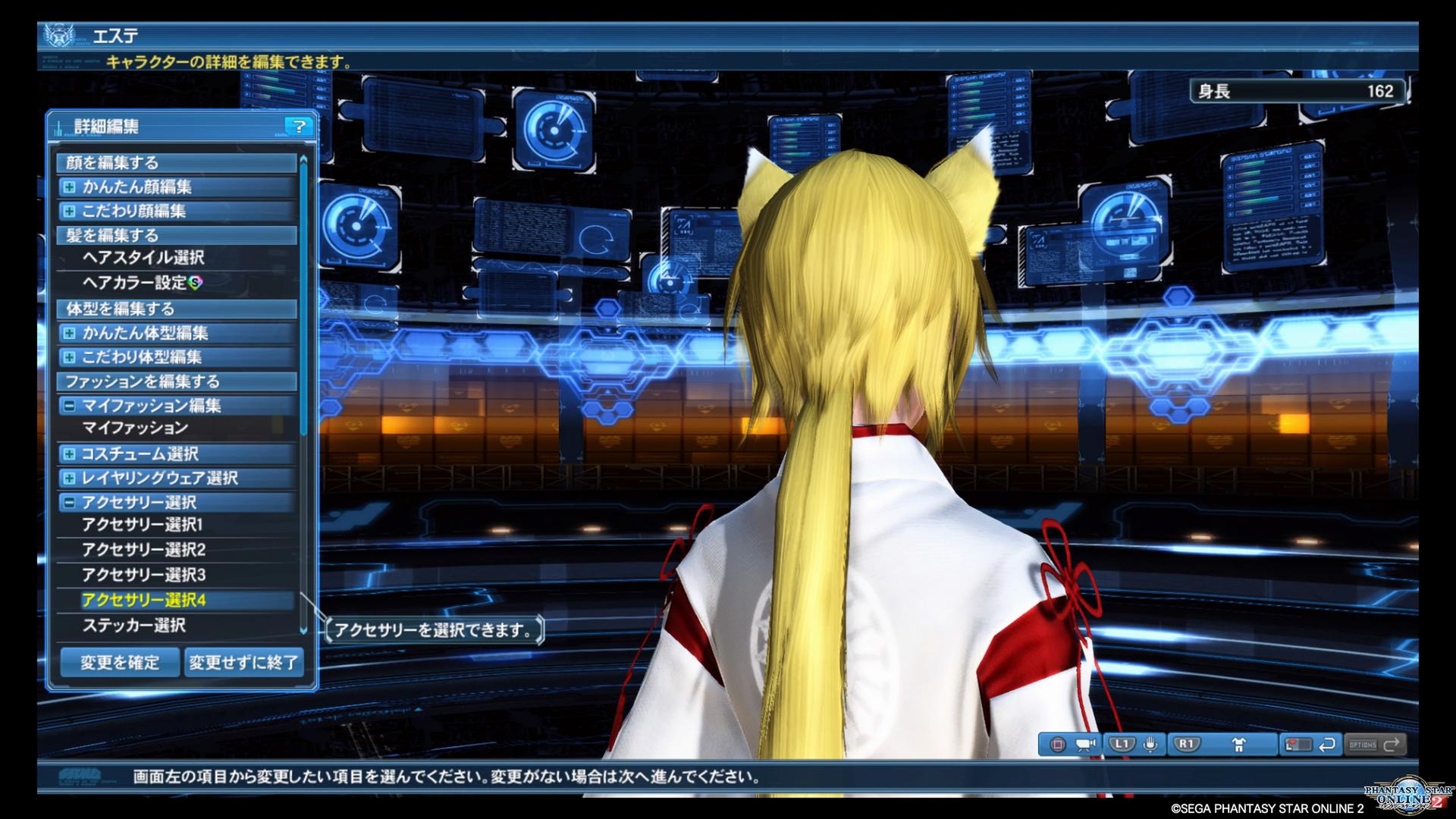Choose マイファッション entry
The width and height of the screenshot is (1456, 819).
click(135, 428)
